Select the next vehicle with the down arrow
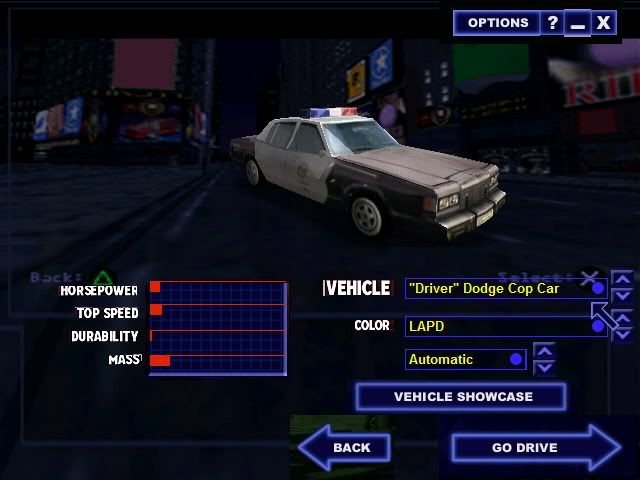The width and height of the screenshot is (640, 480). (622, 296)
